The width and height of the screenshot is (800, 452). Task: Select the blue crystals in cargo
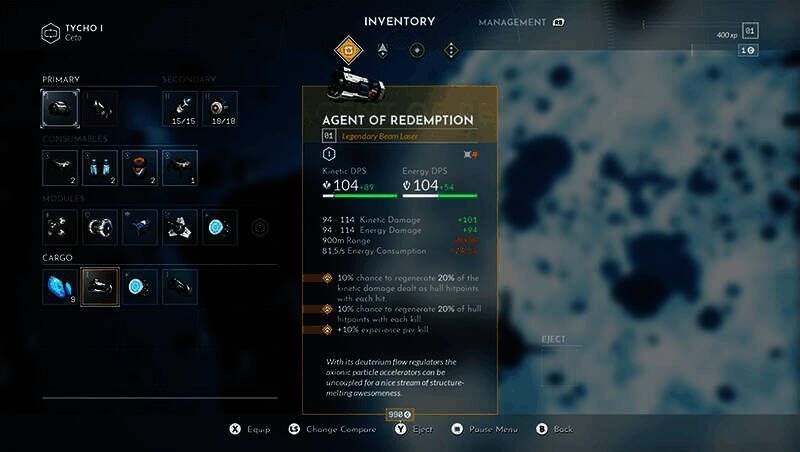pyautogui.click(x=60, y=286)
